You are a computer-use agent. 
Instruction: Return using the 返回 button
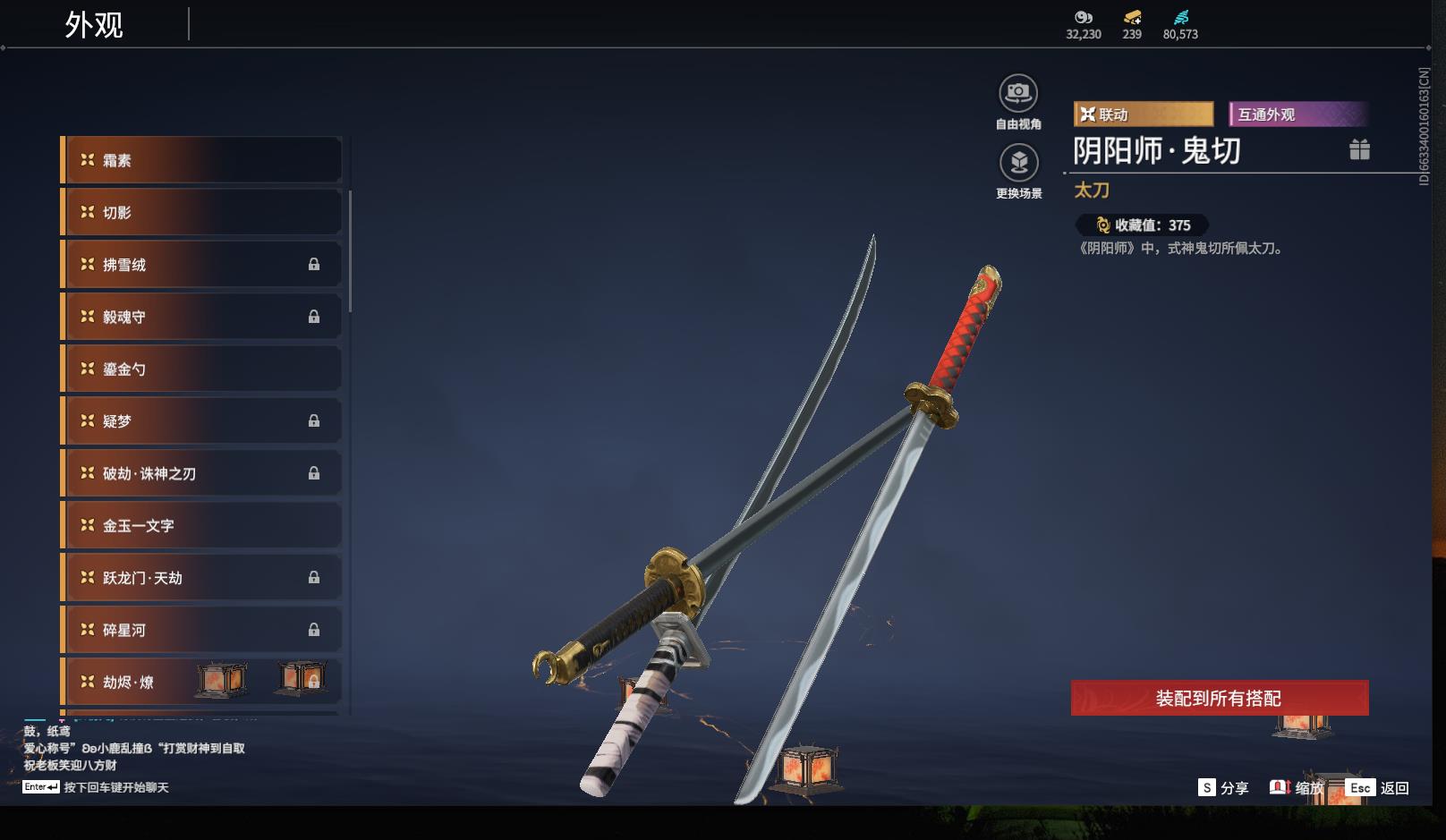click(1379, 787)
